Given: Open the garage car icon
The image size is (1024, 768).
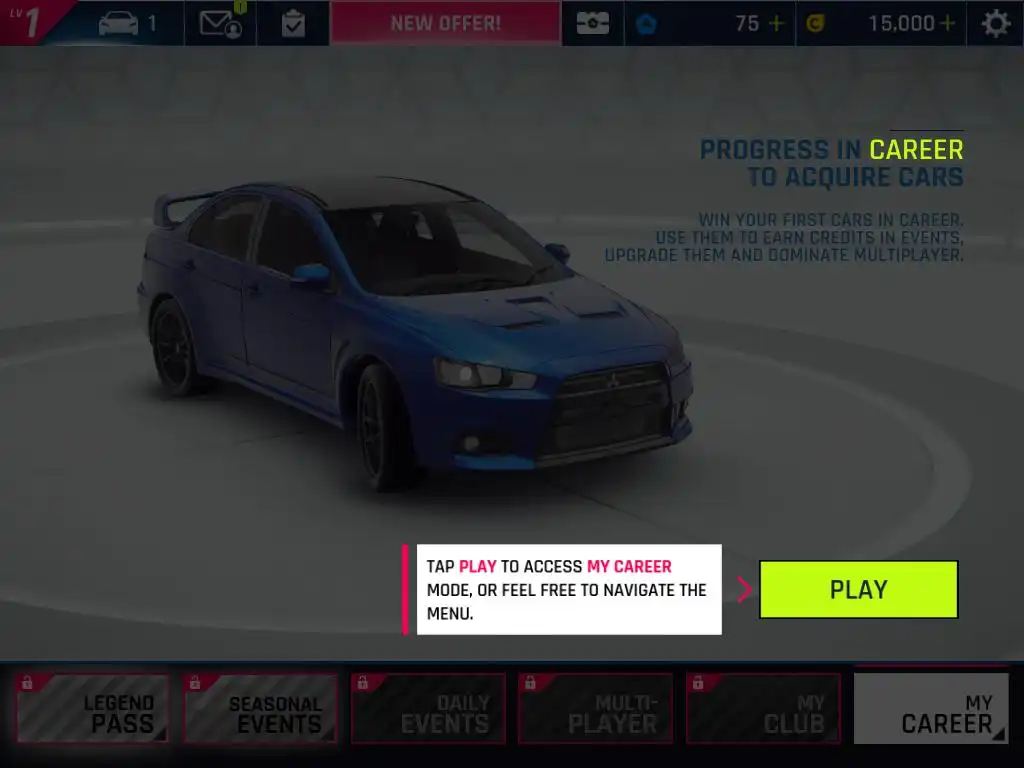Looking at the screenshot, I should click(x=127, y=23).
